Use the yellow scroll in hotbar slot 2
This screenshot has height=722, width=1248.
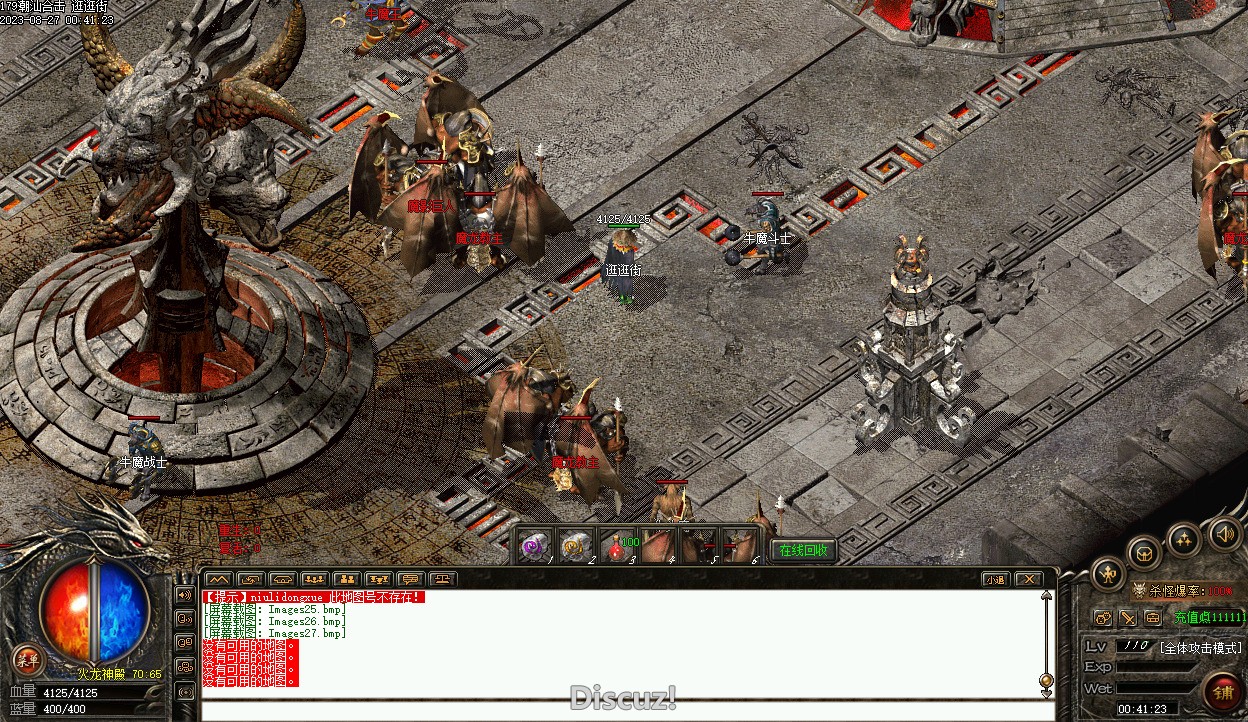[x=575, y=546]
